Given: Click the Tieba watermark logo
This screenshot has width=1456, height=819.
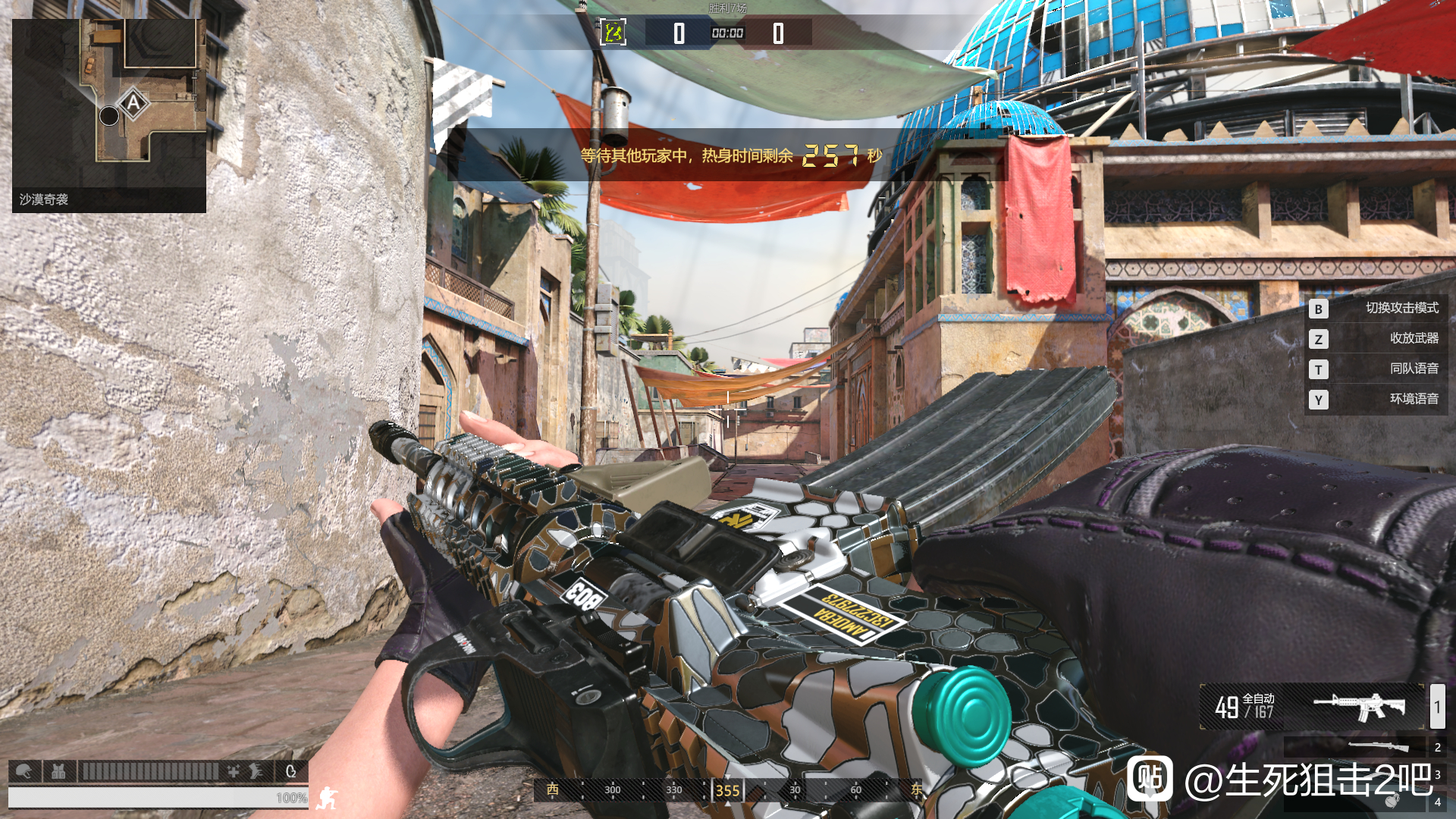Looking at the screenshot, I should point(1150,779).
